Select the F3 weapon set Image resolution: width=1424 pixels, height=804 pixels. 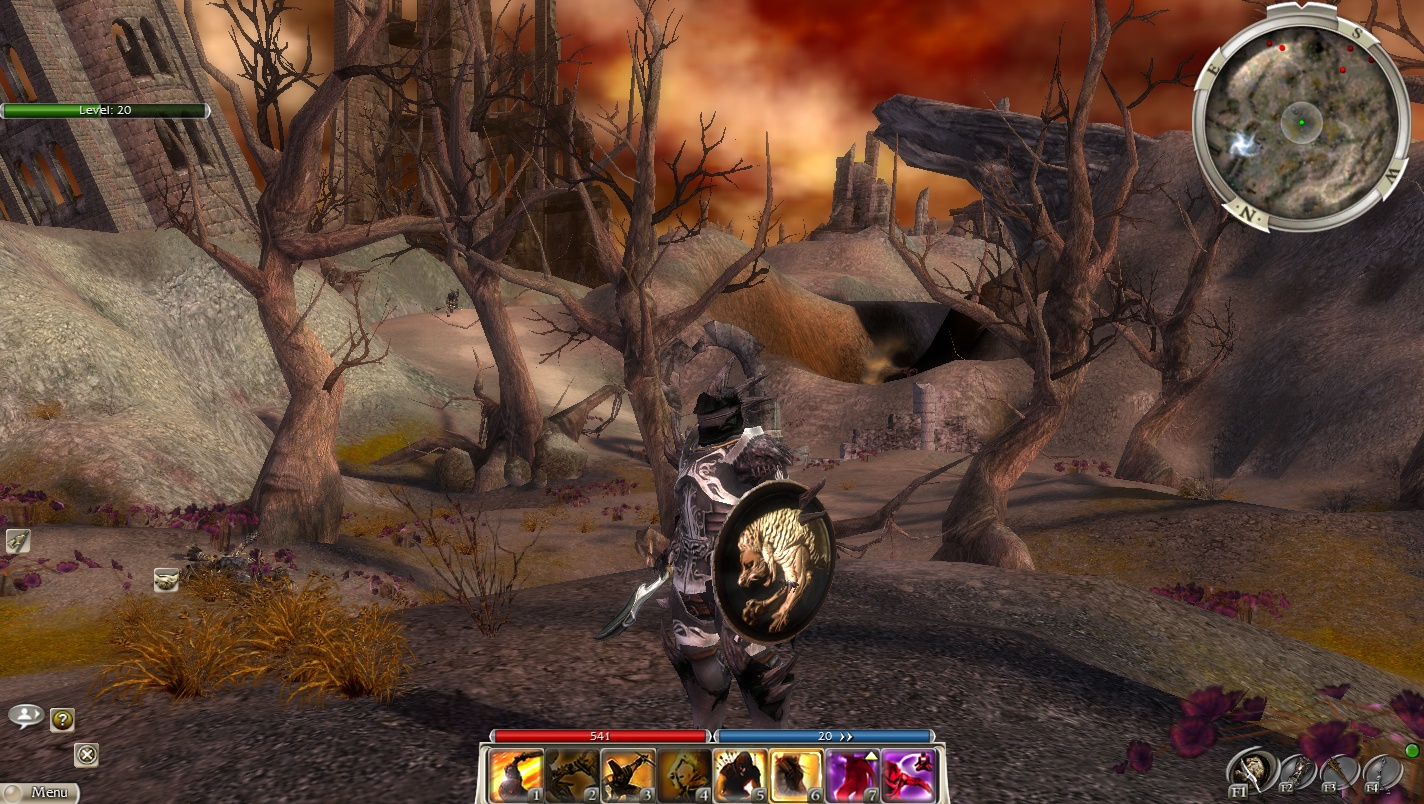click(1336, 772)
